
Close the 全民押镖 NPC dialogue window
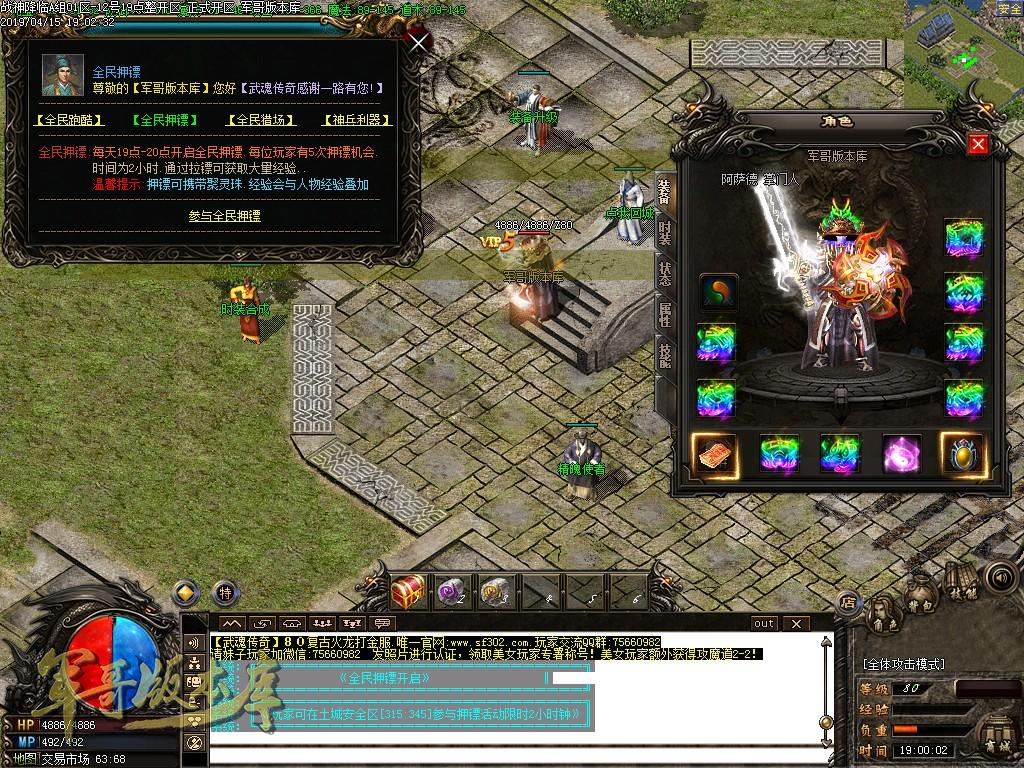tap(419, 42)
